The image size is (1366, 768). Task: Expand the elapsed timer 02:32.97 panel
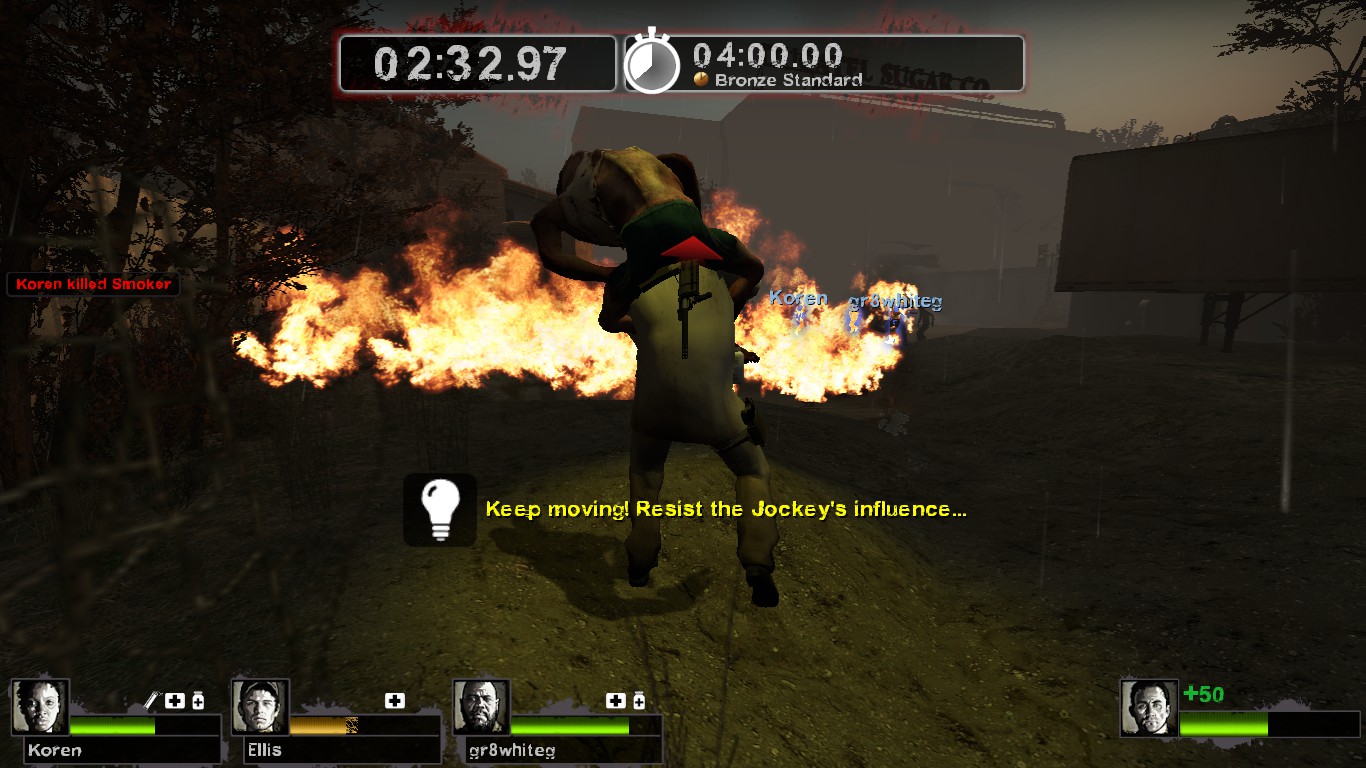(x=477, y=62)
